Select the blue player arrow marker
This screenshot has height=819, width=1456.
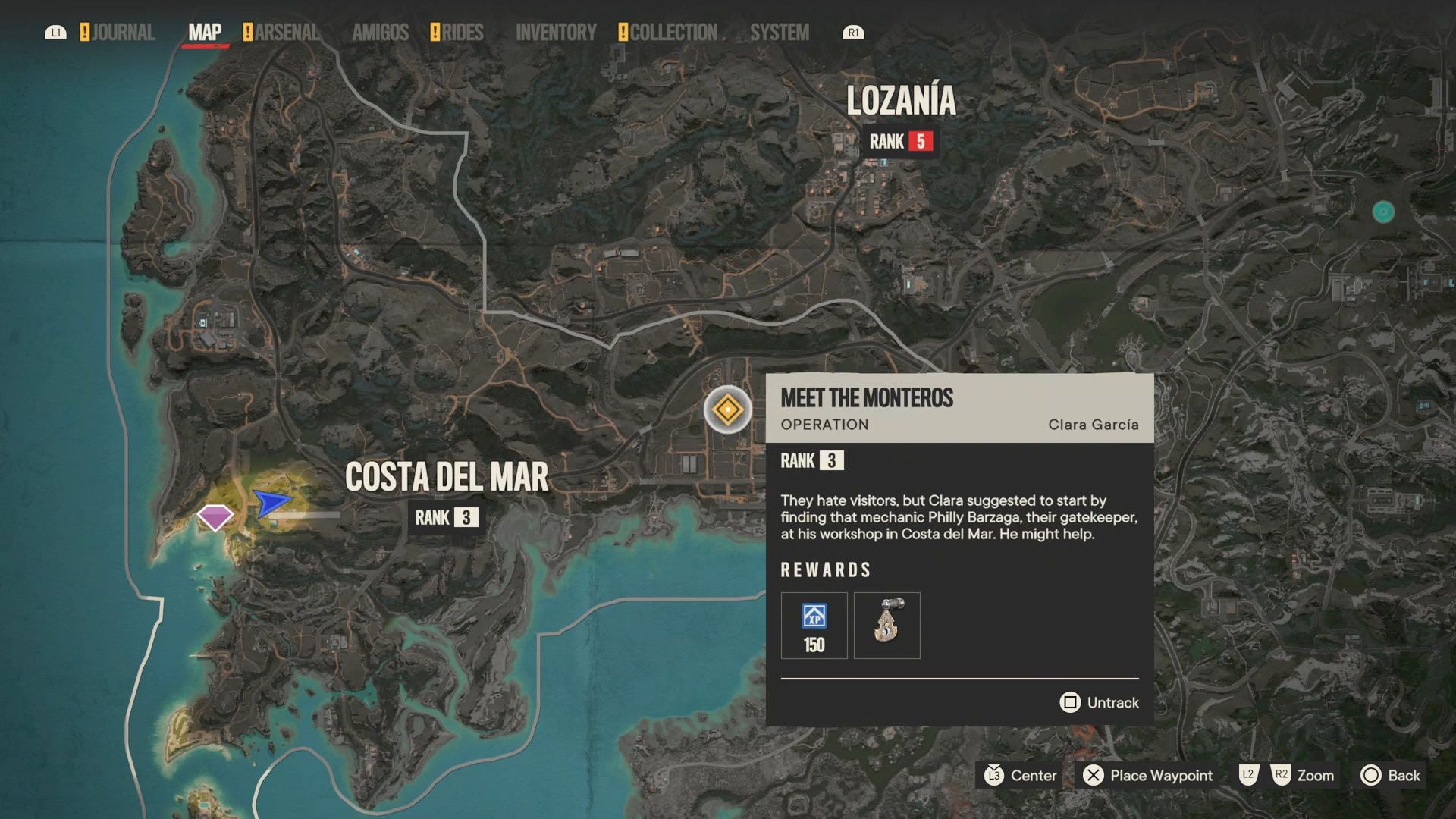[271, 502]
